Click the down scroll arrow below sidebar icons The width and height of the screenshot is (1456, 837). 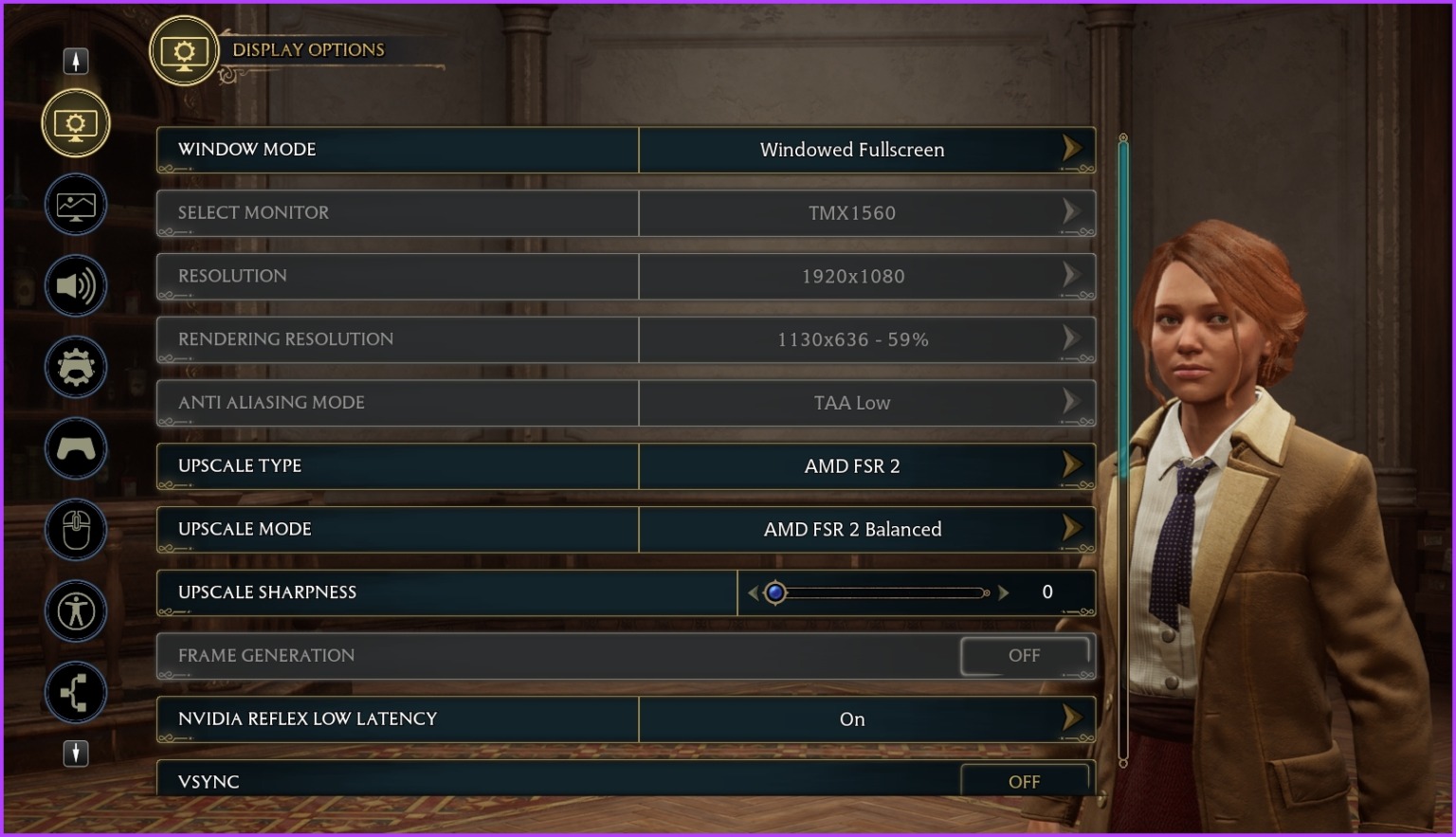76,754
